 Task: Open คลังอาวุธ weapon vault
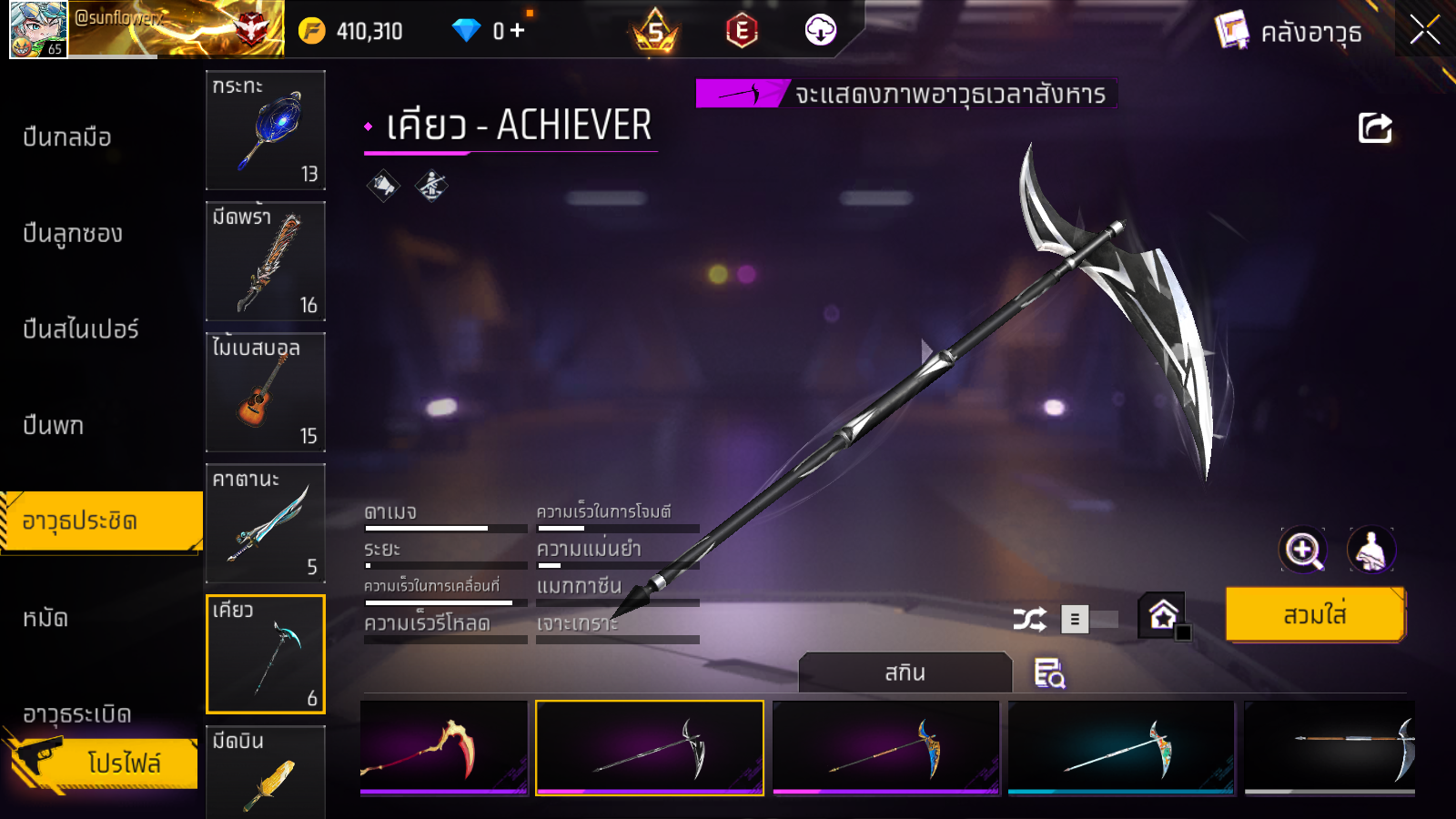pyautogui.click(x=1289, y=32)
